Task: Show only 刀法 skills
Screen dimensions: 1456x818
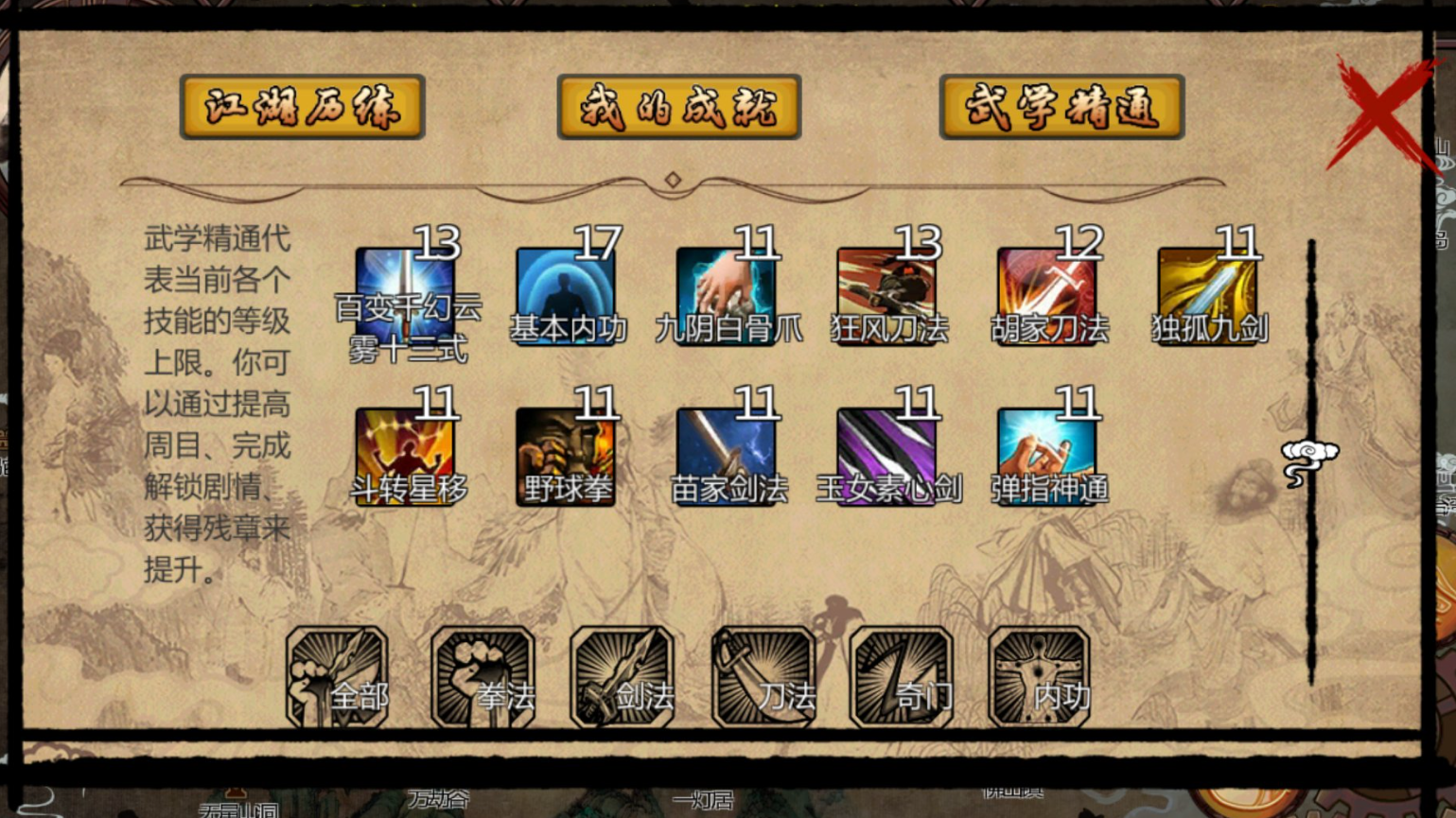Action: (763, 677)
